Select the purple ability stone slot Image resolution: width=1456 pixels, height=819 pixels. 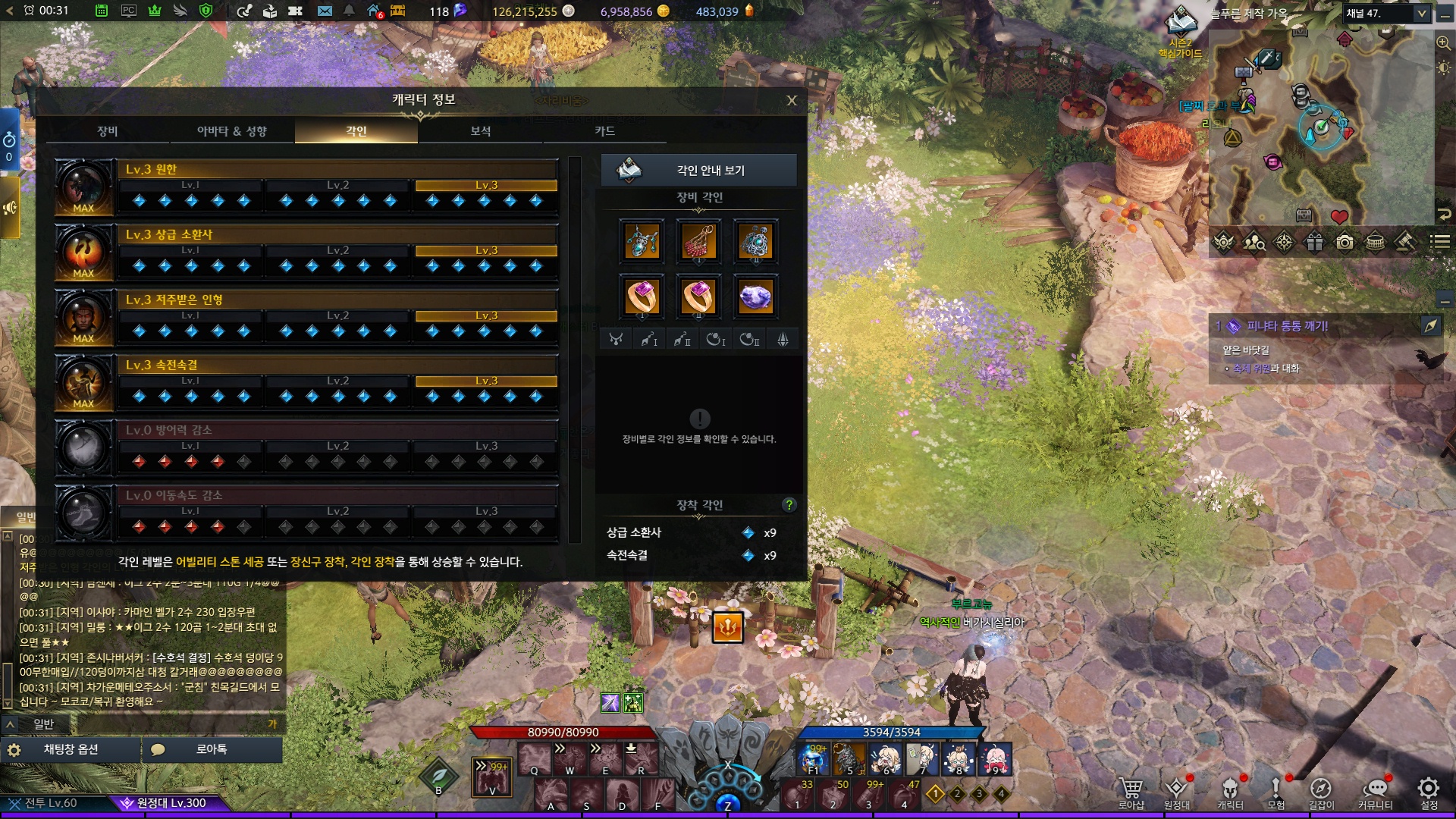tap(755, 297)
